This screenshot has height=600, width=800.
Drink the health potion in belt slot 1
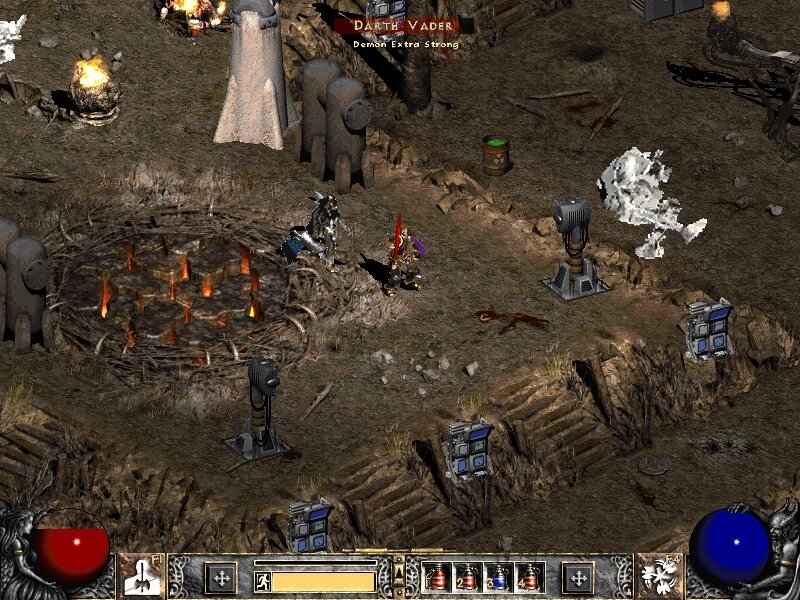[438, 577]
